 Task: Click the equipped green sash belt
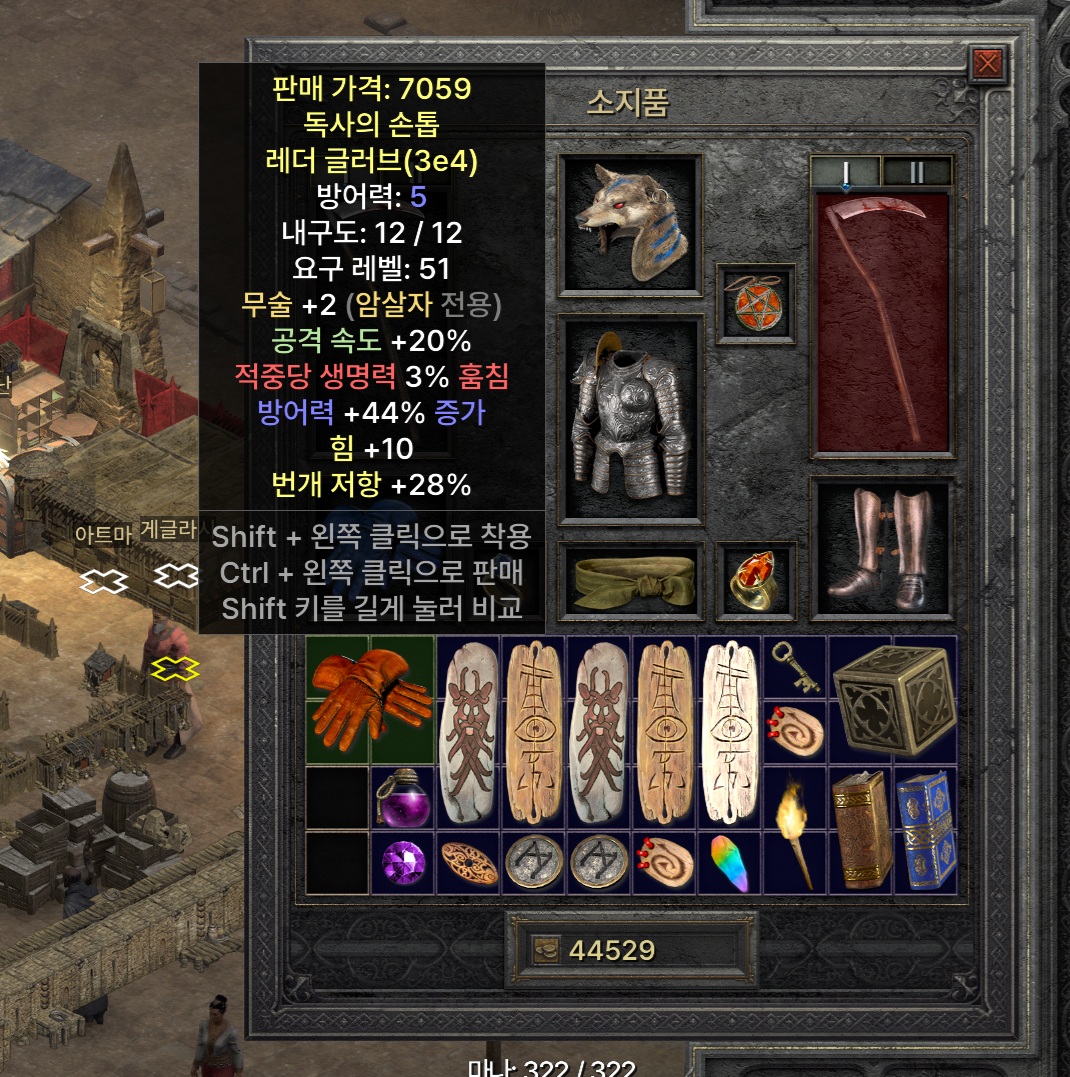point(630,580)
